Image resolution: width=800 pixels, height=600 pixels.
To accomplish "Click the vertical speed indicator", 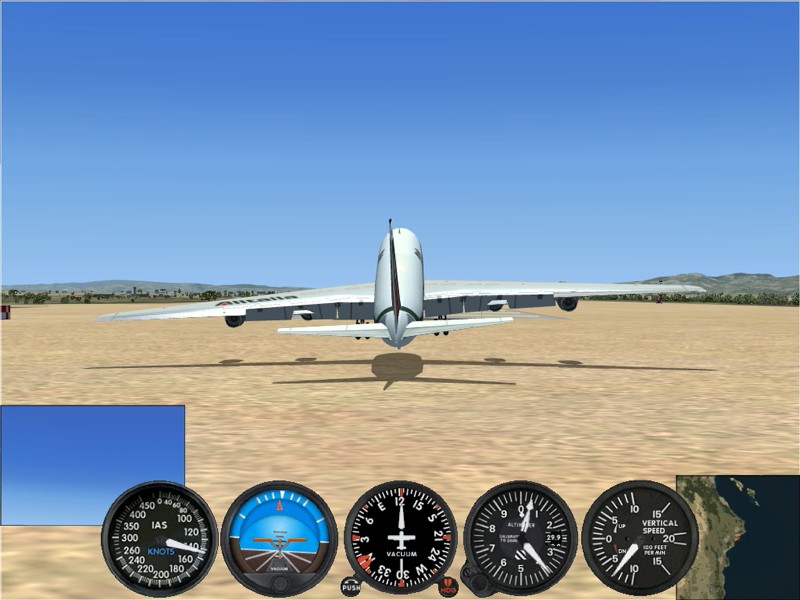I will [638, 538].
